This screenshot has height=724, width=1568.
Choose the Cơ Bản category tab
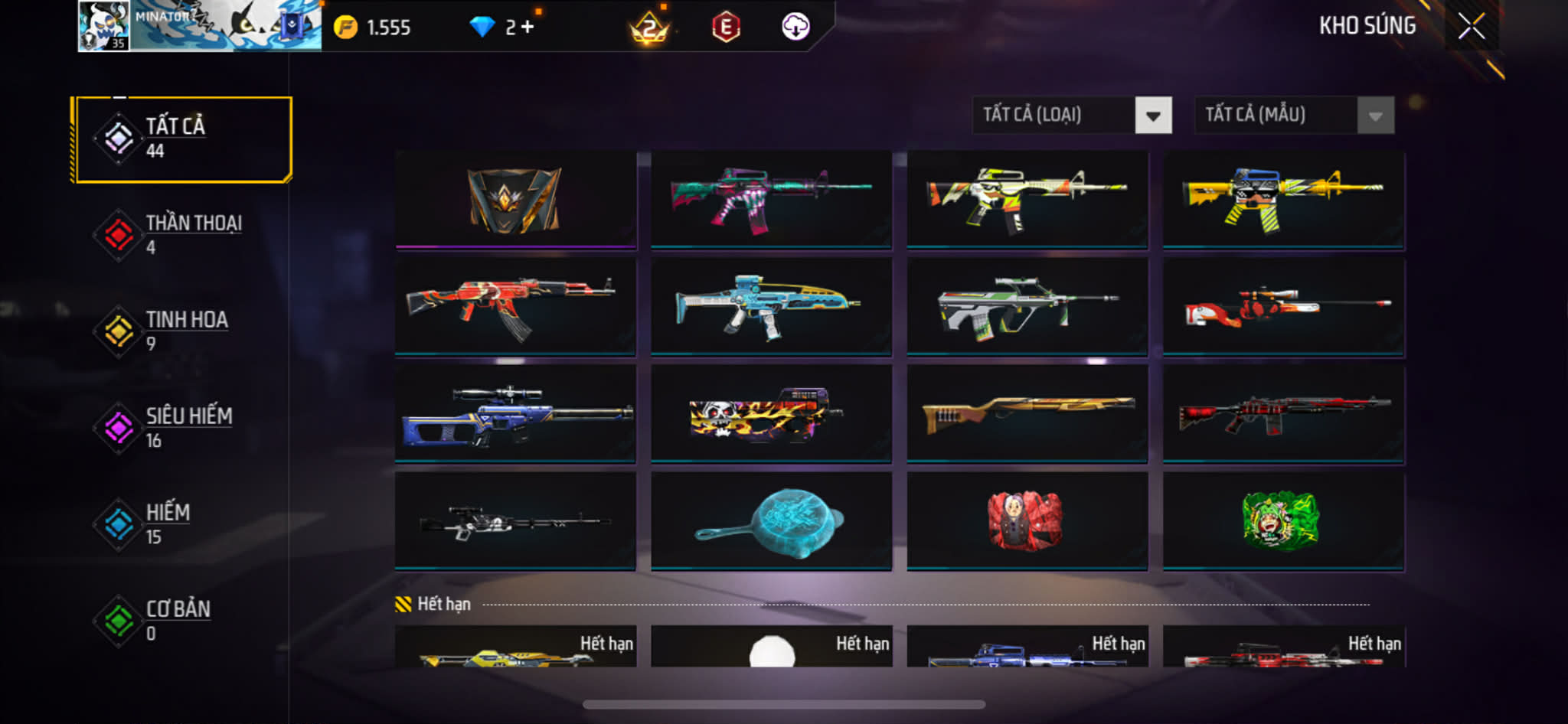(183, 621)
